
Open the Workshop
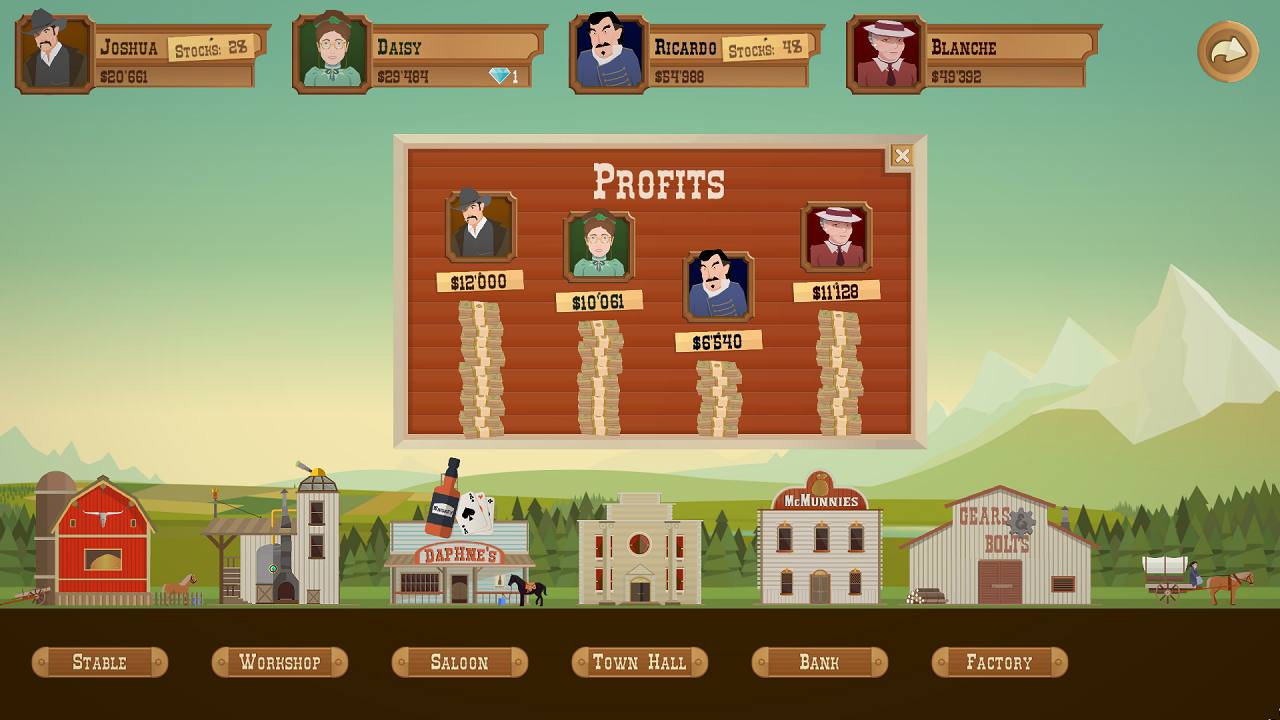pos(279,661)
